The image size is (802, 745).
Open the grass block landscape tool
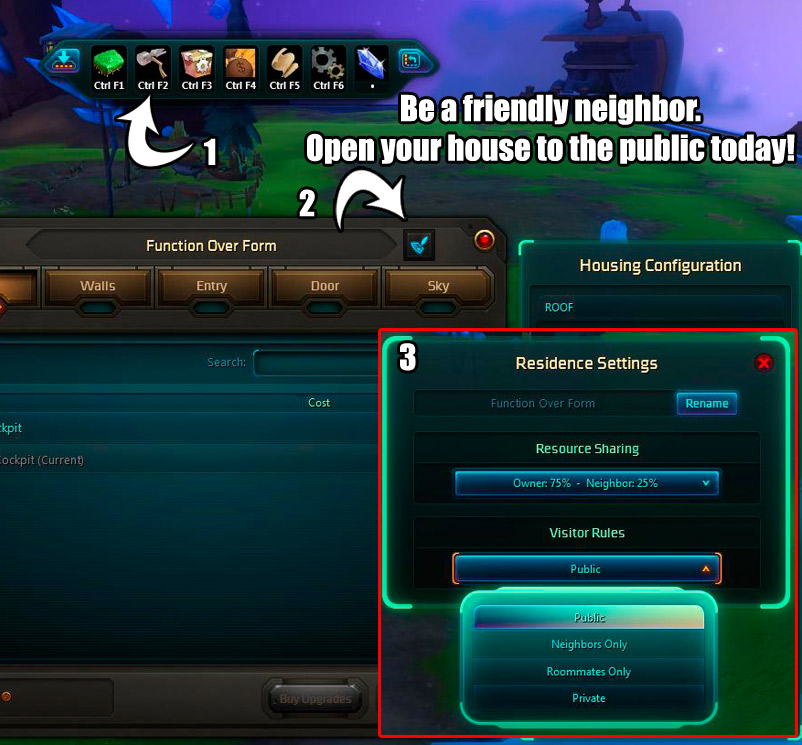pyautogui.click(x=108, y=66)
